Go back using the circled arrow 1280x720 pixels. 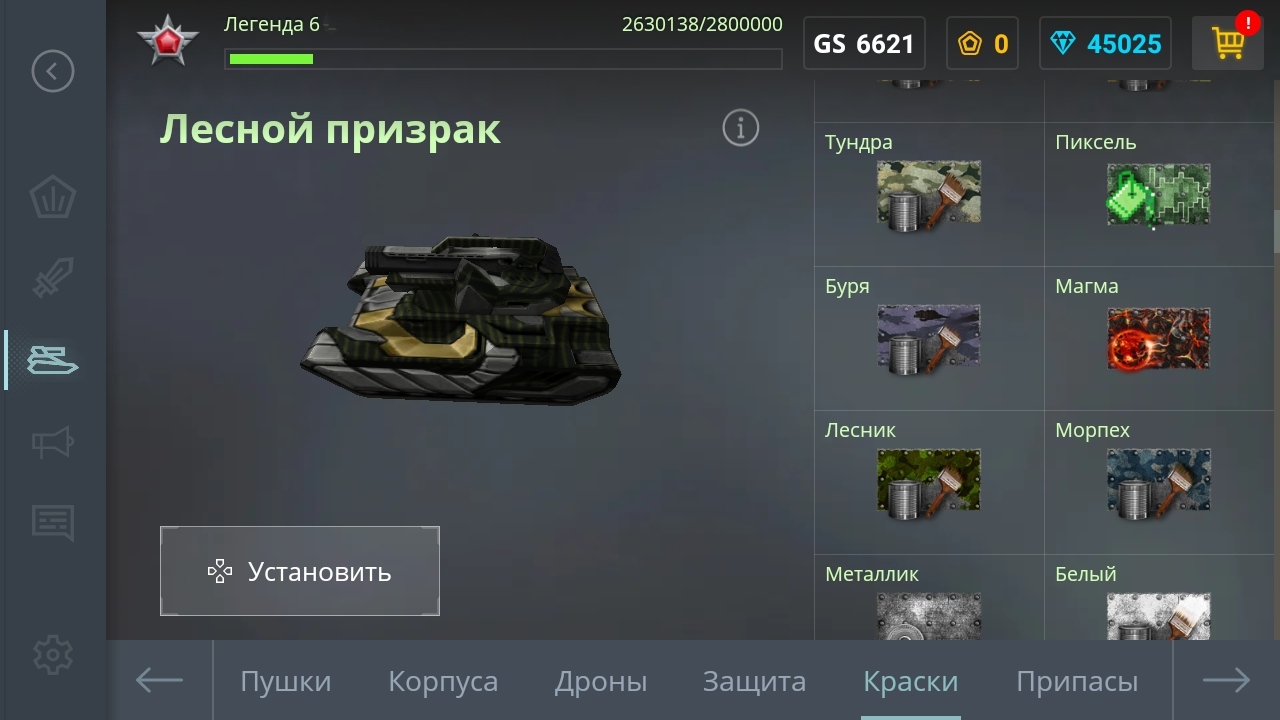coord(53,71)
